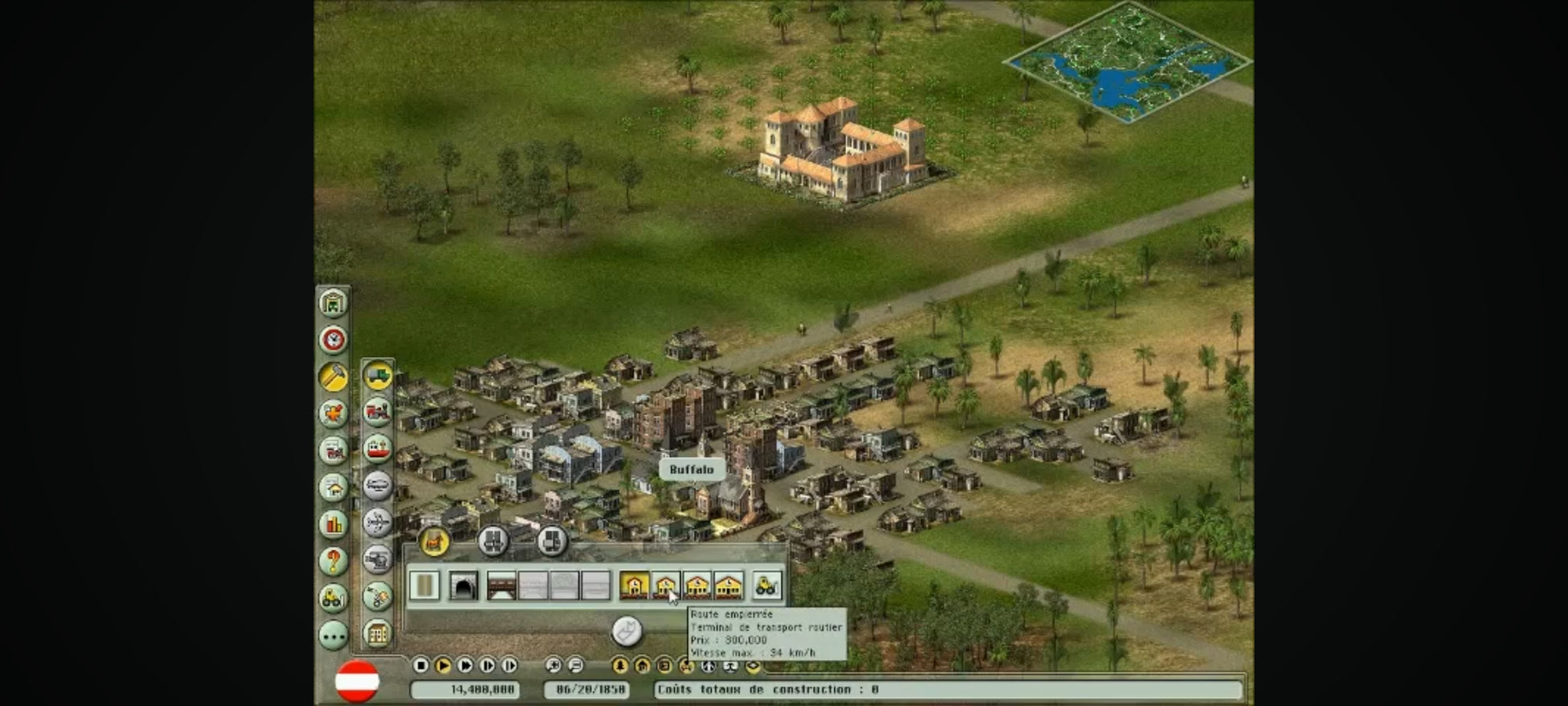1568x706 pixels.
Task: Pick the road tunnel construction tile
Action: [x=463, y=586]
